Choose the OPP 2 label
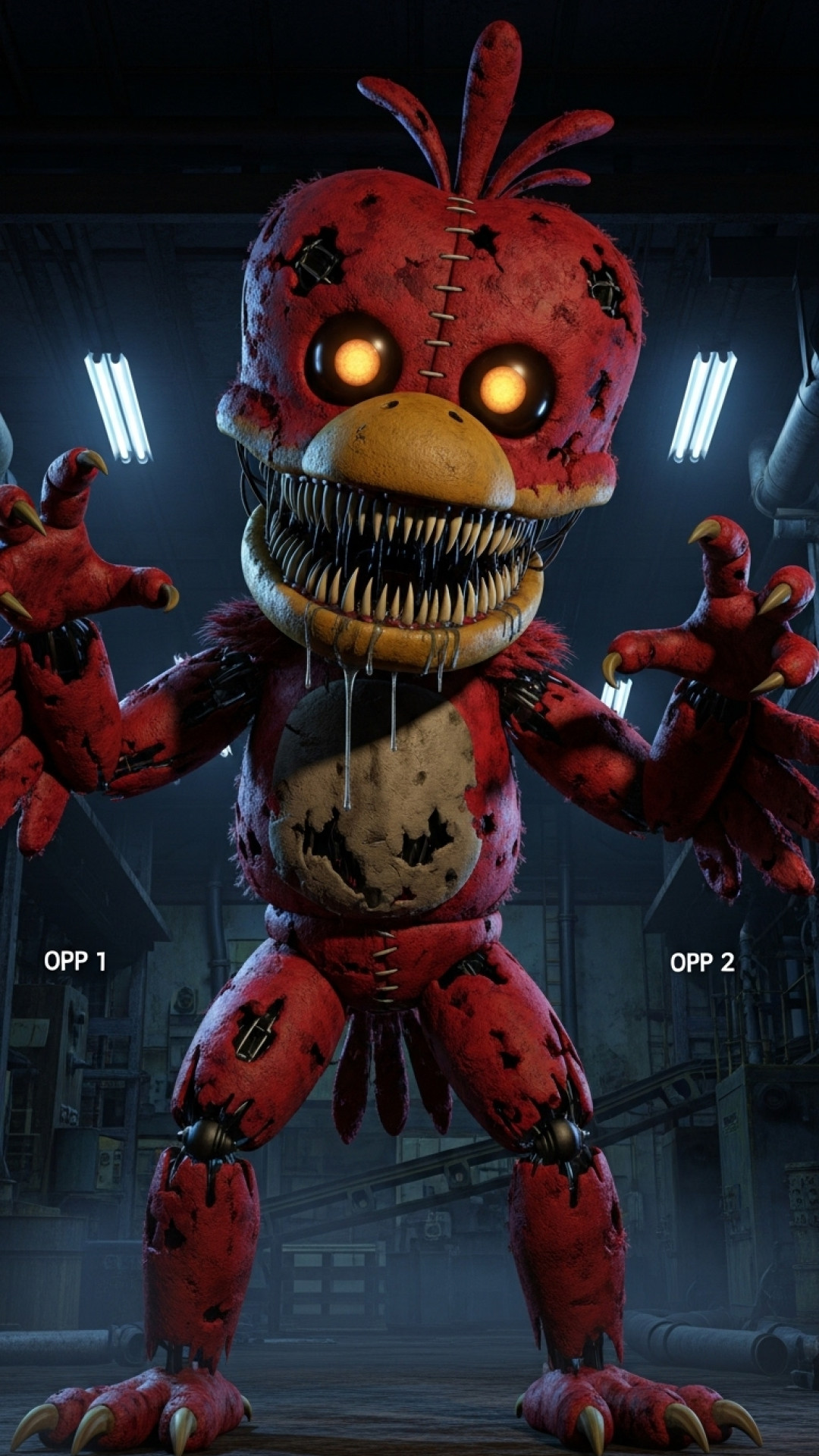 (x=702, y=962)
